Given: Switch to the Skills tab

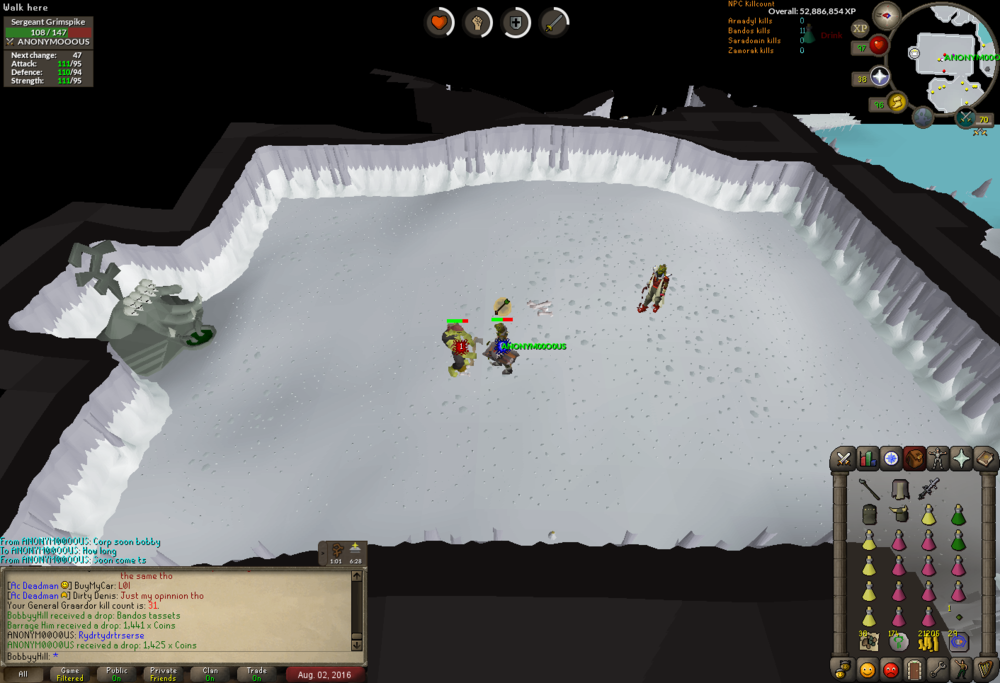Looking at the screenshot, I should [867, 458].
